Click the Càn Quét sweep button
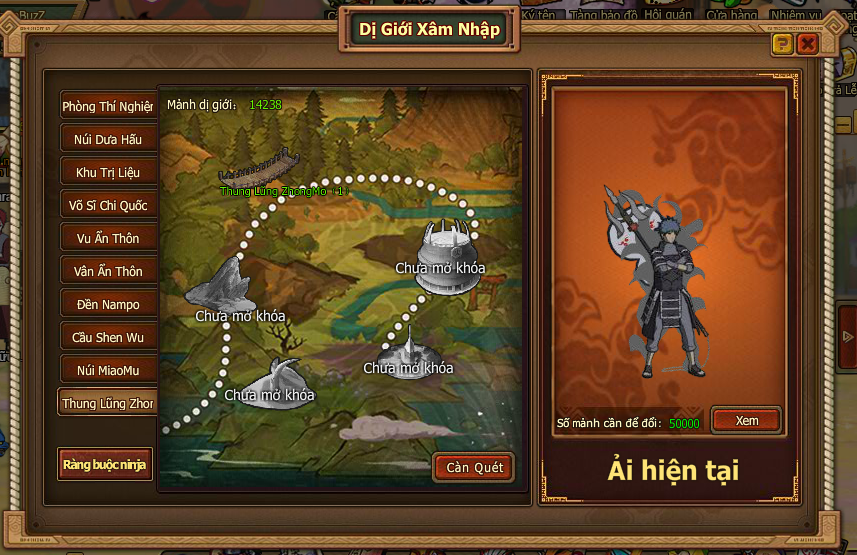The width and height of the screenshot is (857, 555). 473,467
